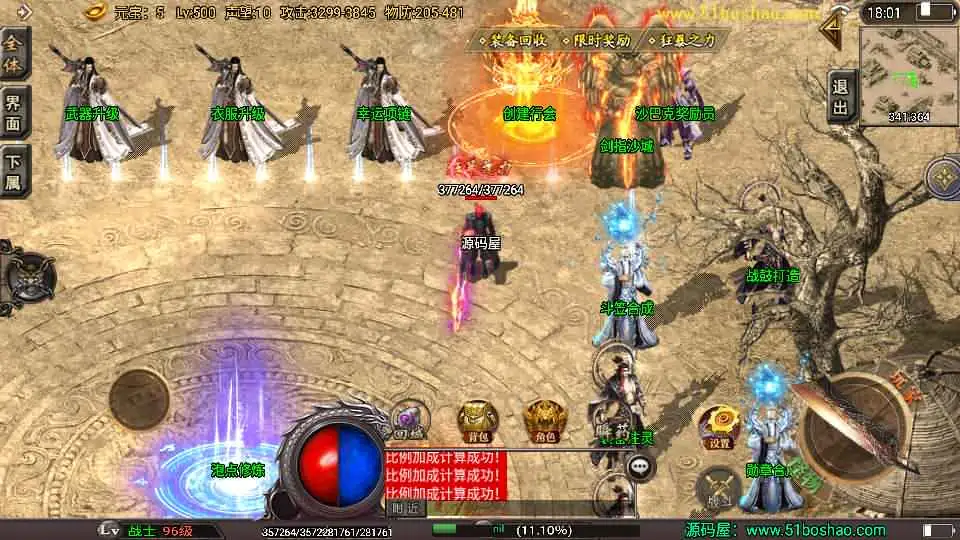Open the 设置 settings gear icon
This screenshot has height=540, width=960.
coord(718,424)
